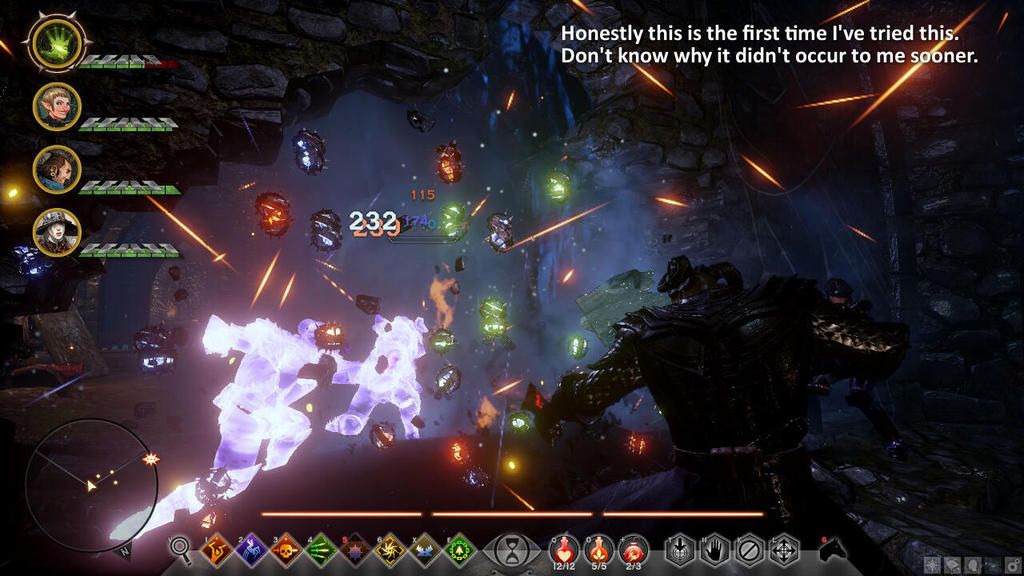The image size is (1024, 576).
Task: Select the green glowing hand party portrait
Action: 56,42
